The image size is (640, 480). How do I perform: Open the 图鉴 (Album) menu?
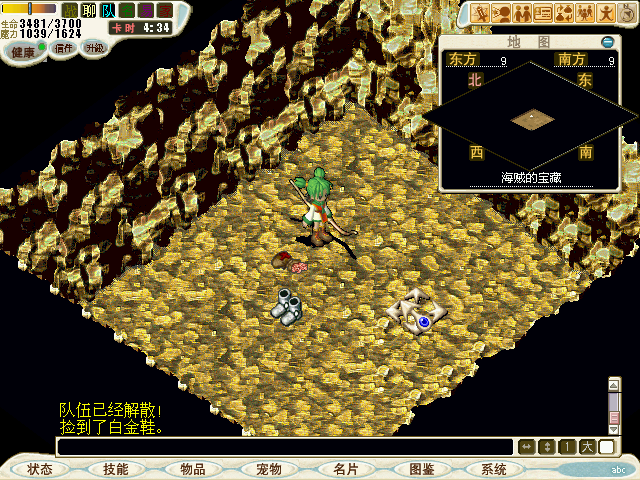pyautogui.click(x=421, y=469)
